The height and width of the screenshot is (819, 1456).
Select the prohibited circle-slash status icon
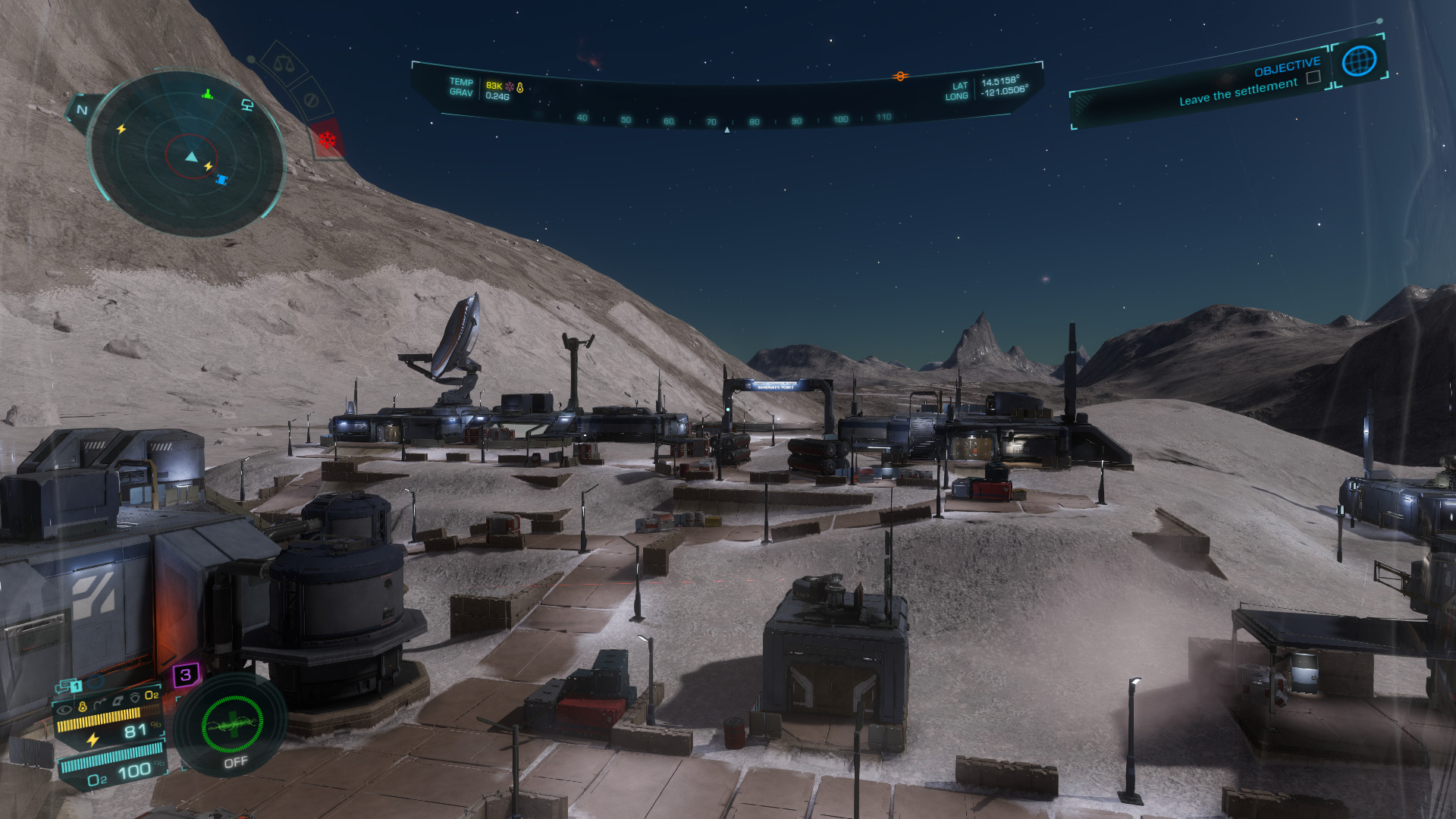click(309, 100)
